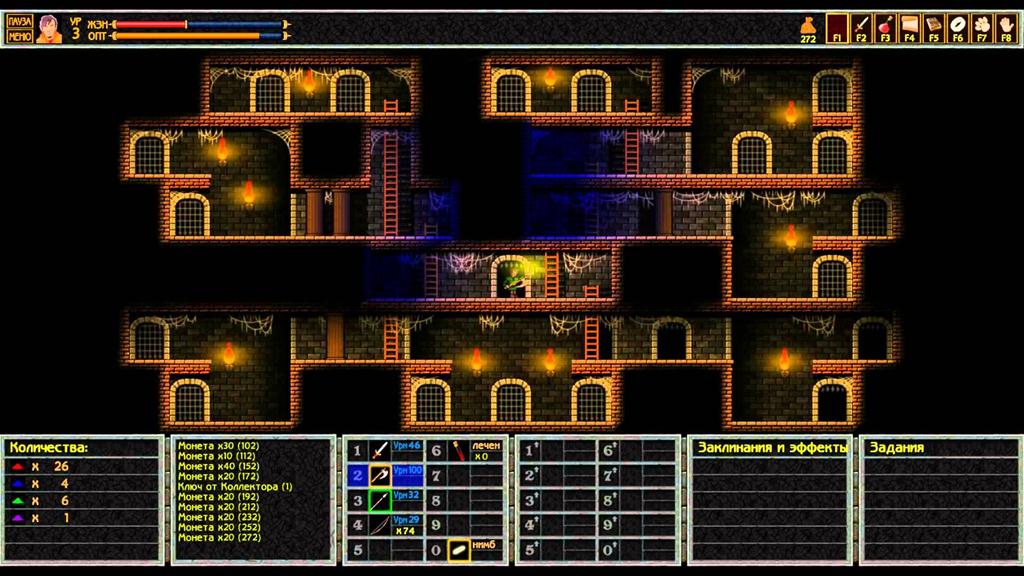Screen dimensions: 1024x576
Task: Select the spear in slot 3
Action: coord(379,500)
